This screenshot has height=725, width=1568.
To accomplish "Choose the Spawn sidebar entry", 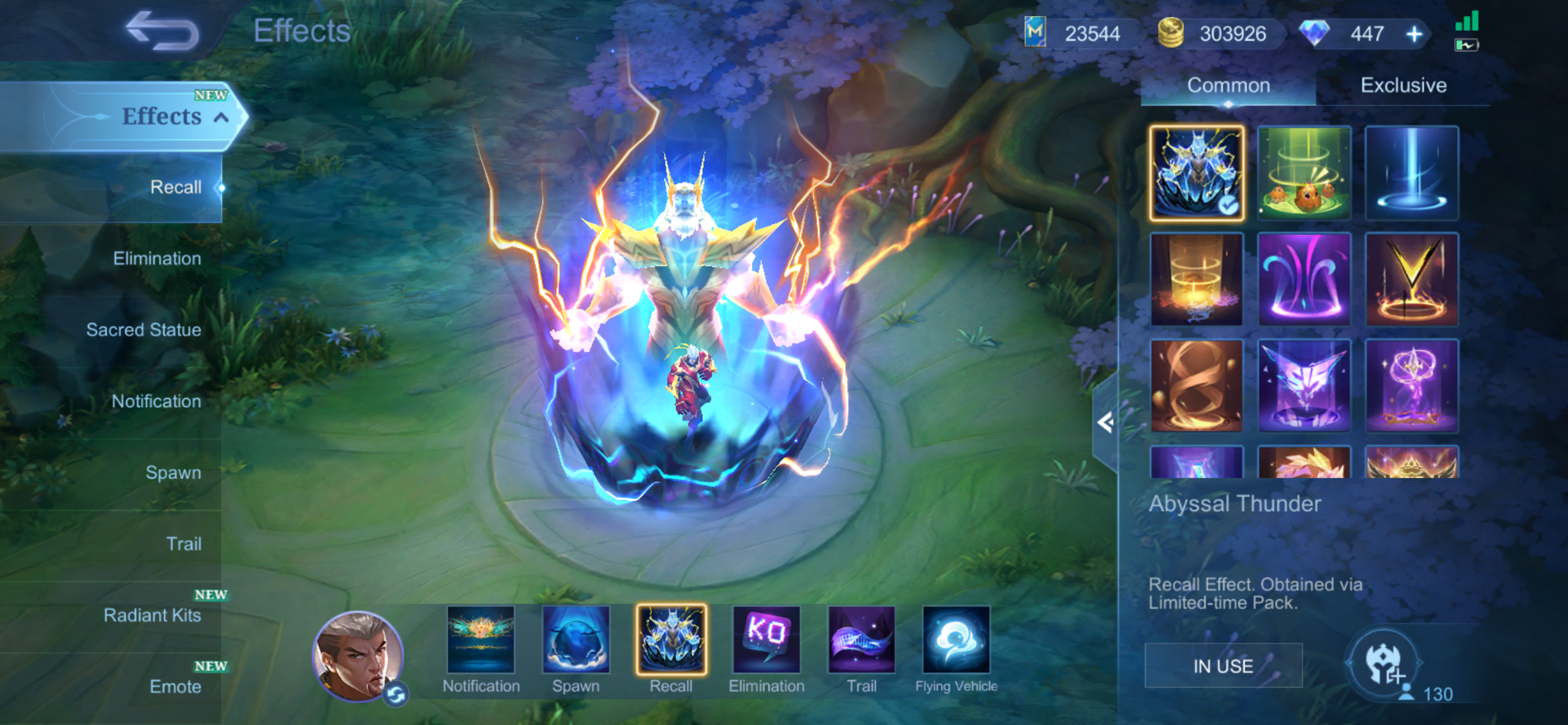I will (173, 472).
